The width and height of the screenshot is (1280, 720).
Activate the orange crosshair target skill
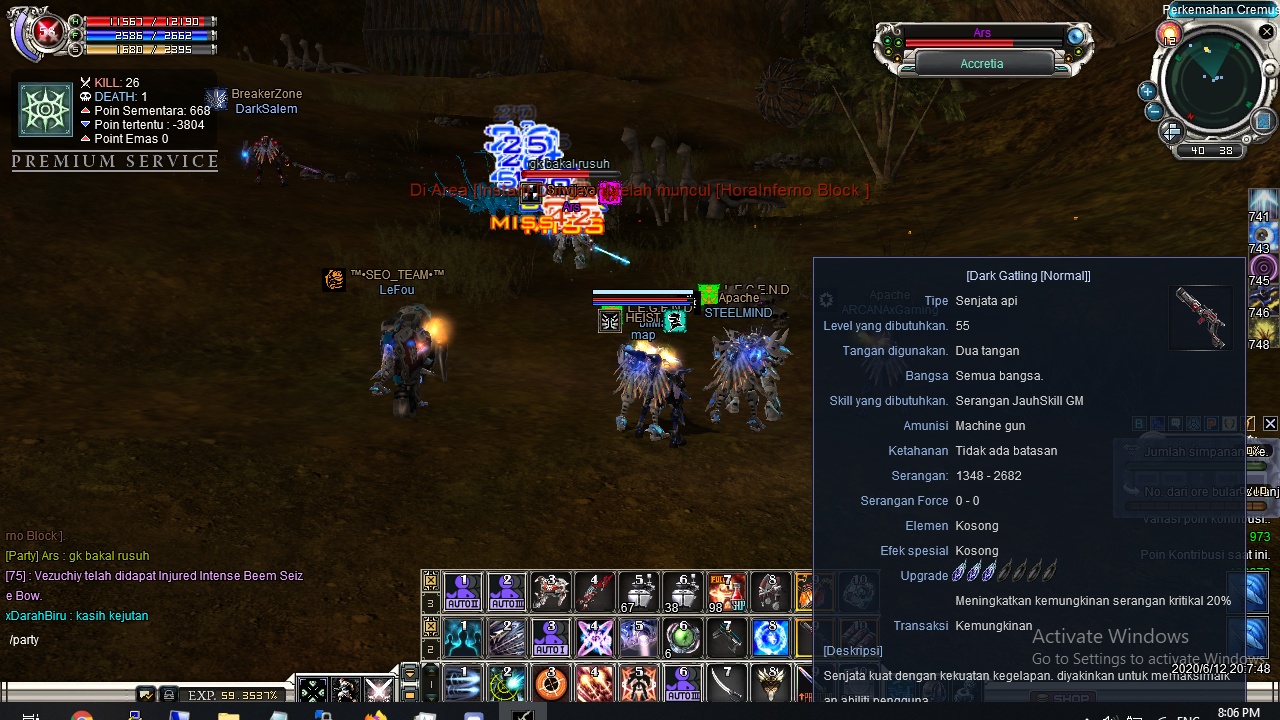tap(551, 684)
